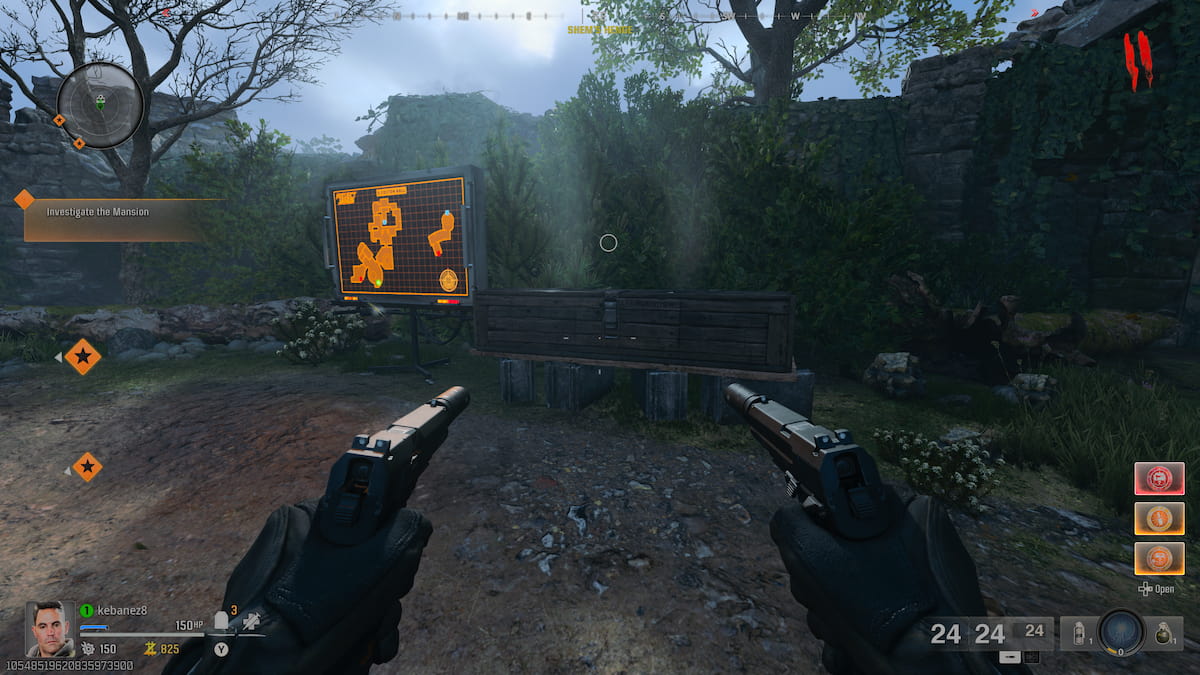Activate the circular field upgrade icon
Image resolution: width=1200 pixels, height=675 pixels.
1120,633
